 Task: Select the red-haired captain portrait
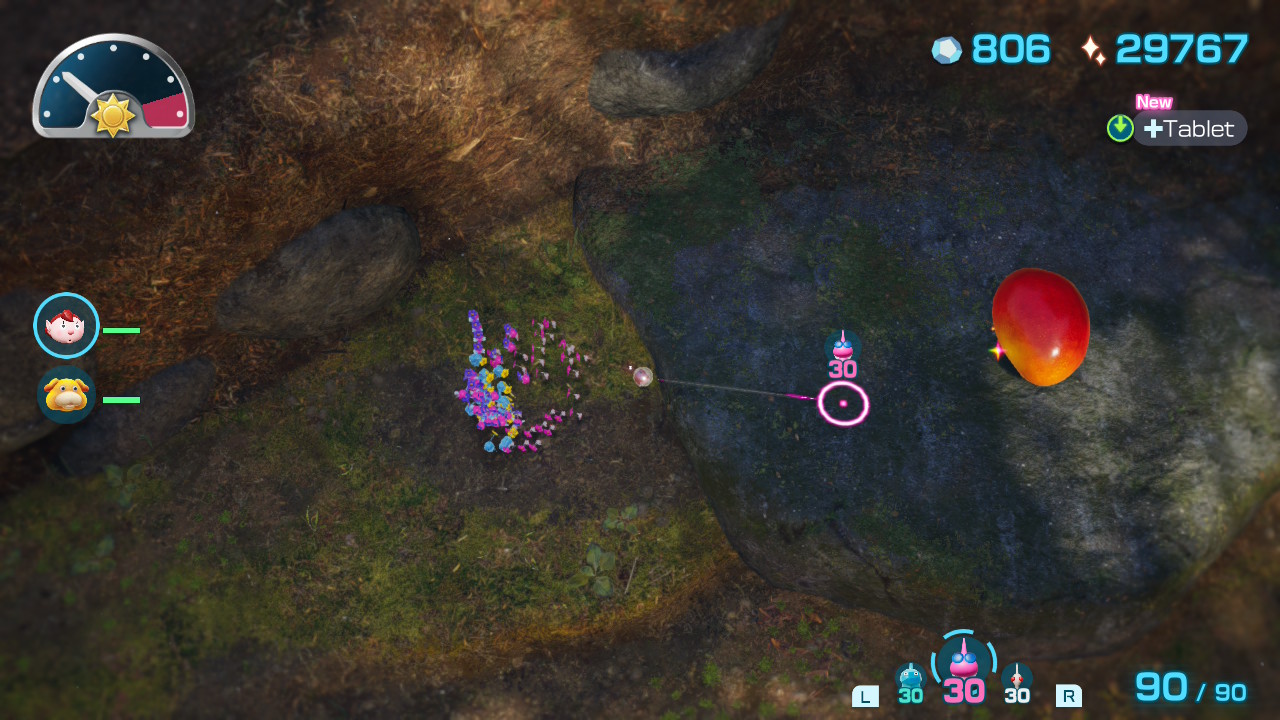[66, 325]
